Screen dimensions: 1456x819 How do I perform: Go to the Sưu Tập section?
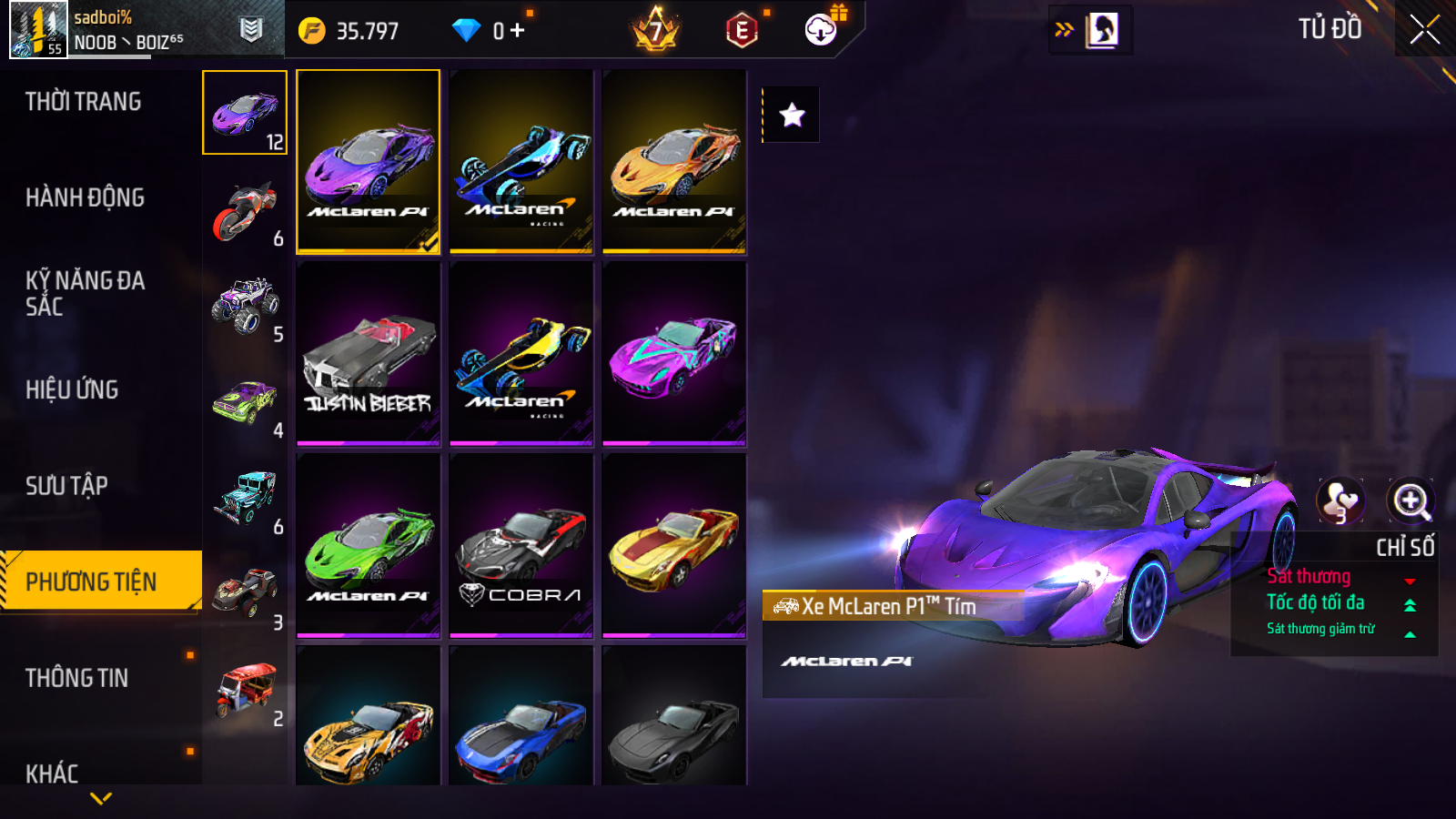point(66,486)
